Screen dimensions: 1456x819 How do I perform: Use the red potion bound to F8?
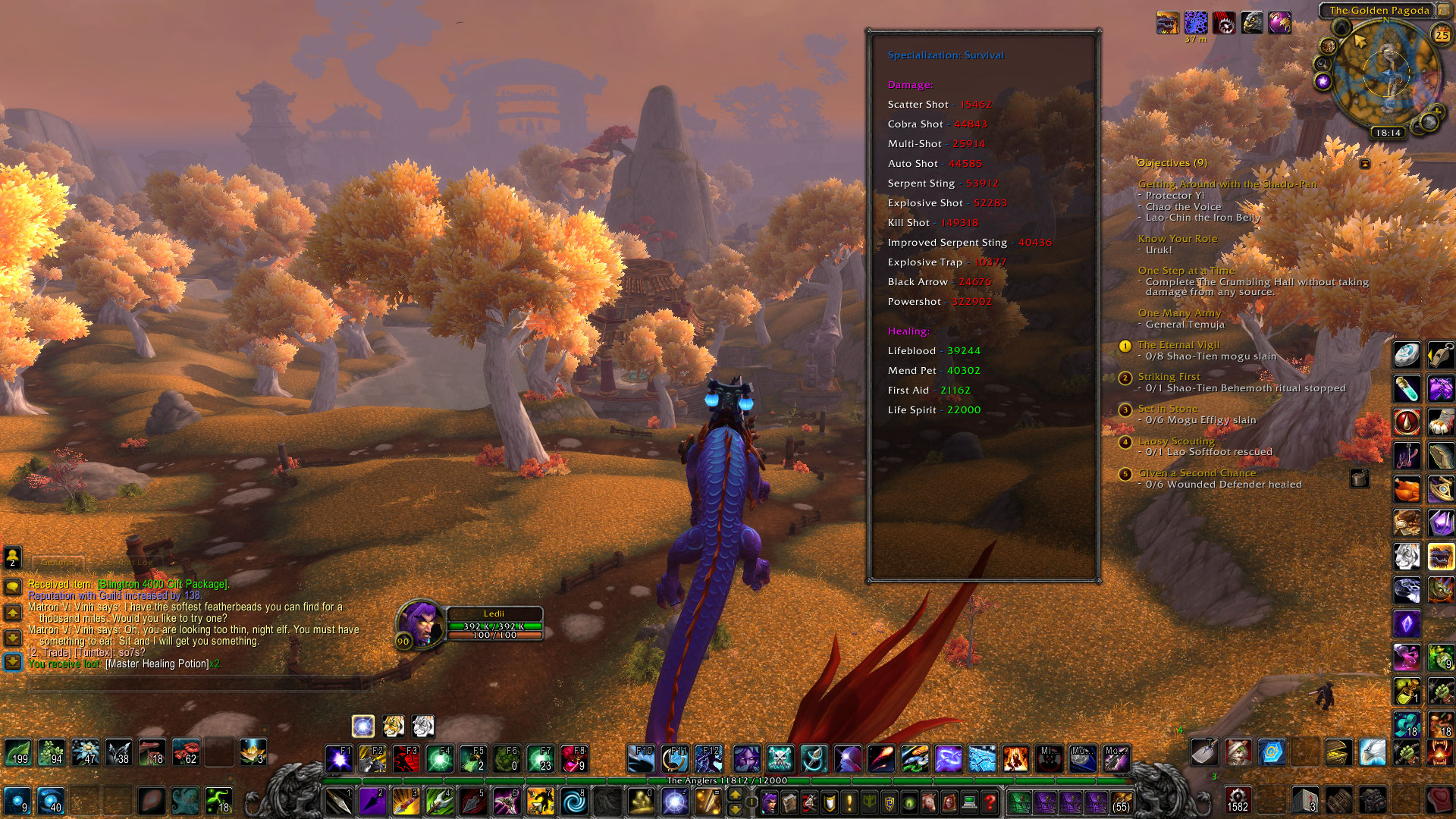click(574, 758)
